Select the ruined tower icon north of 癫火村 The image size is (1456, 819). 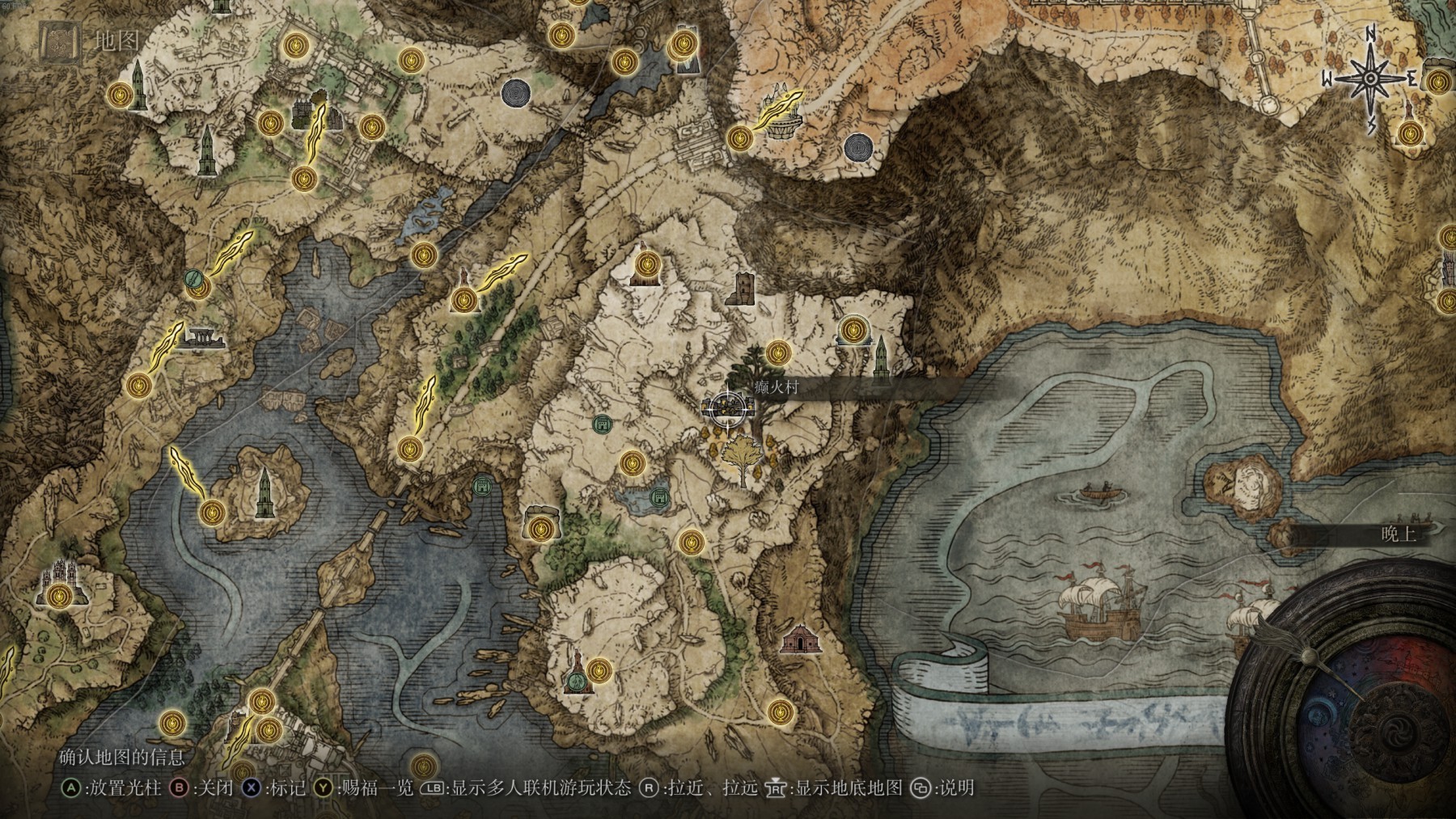(743, 289)
